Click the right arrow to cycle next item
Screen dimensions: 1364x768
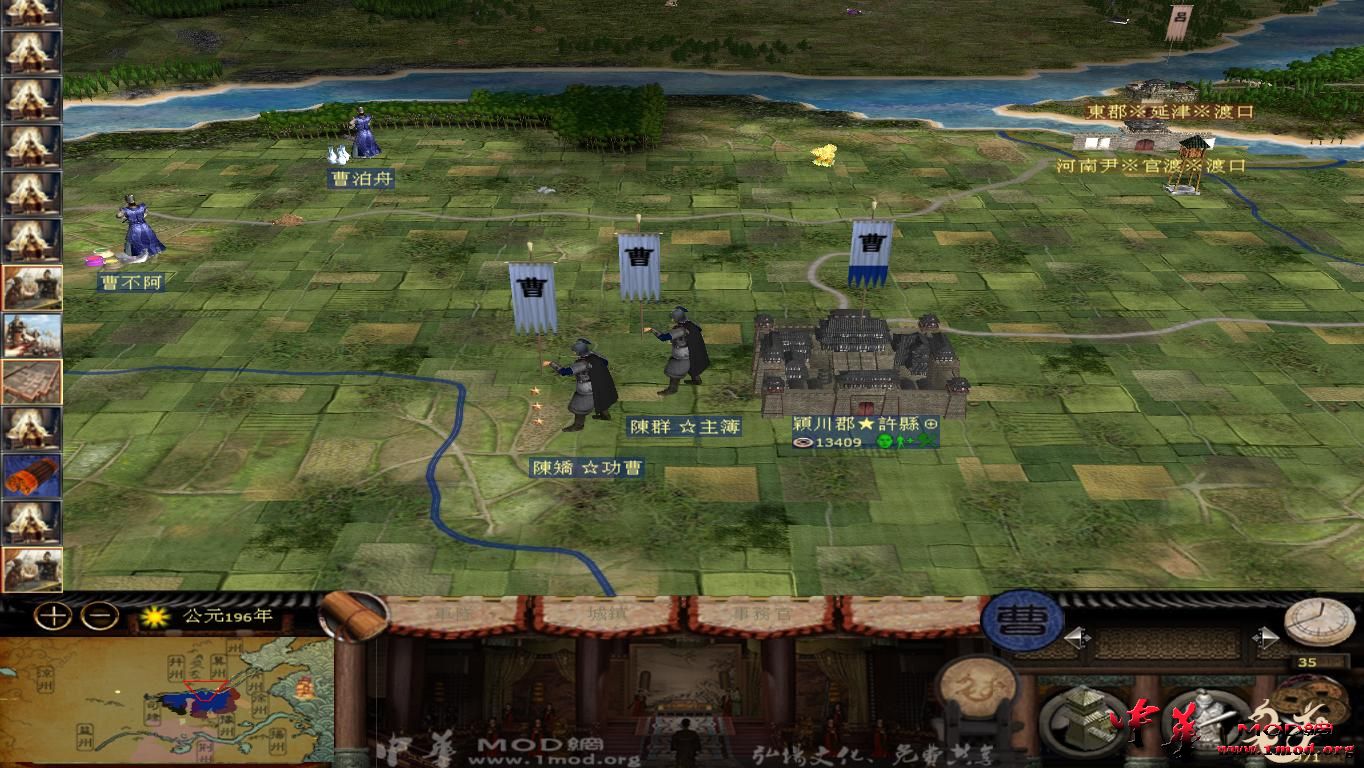[x=1266, y=636]
